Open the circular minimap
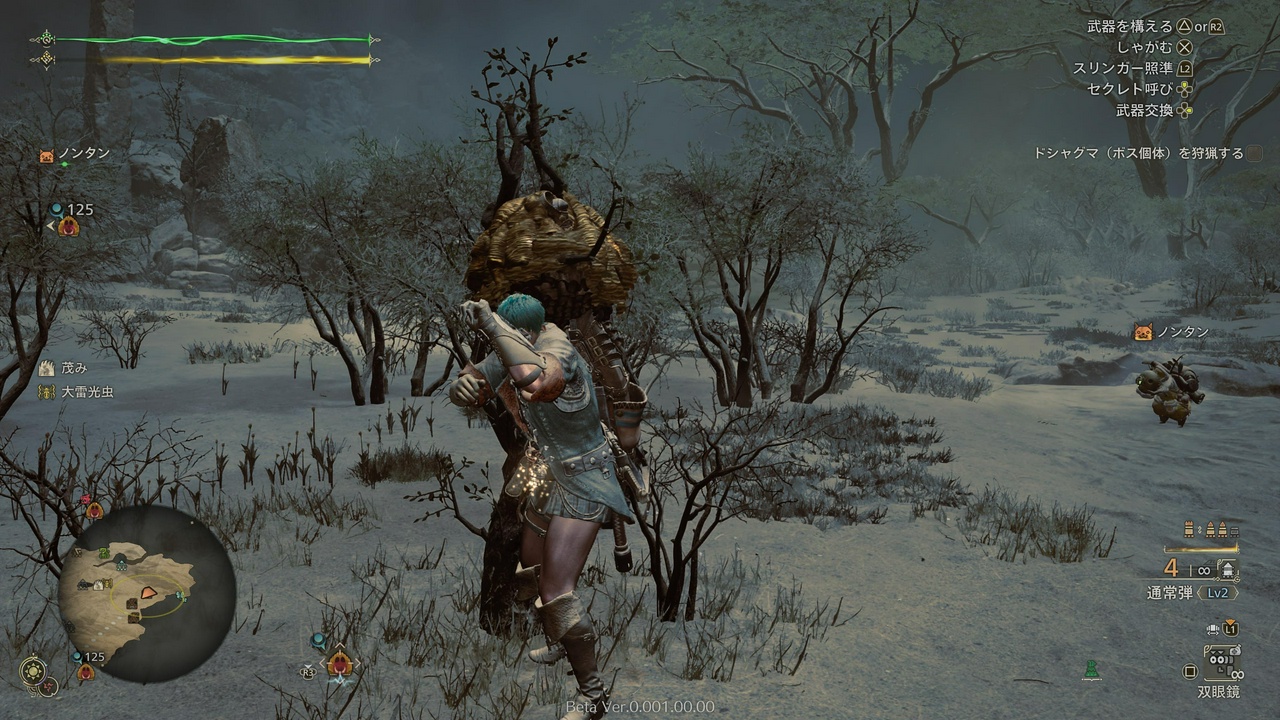 tap(147, 594)
